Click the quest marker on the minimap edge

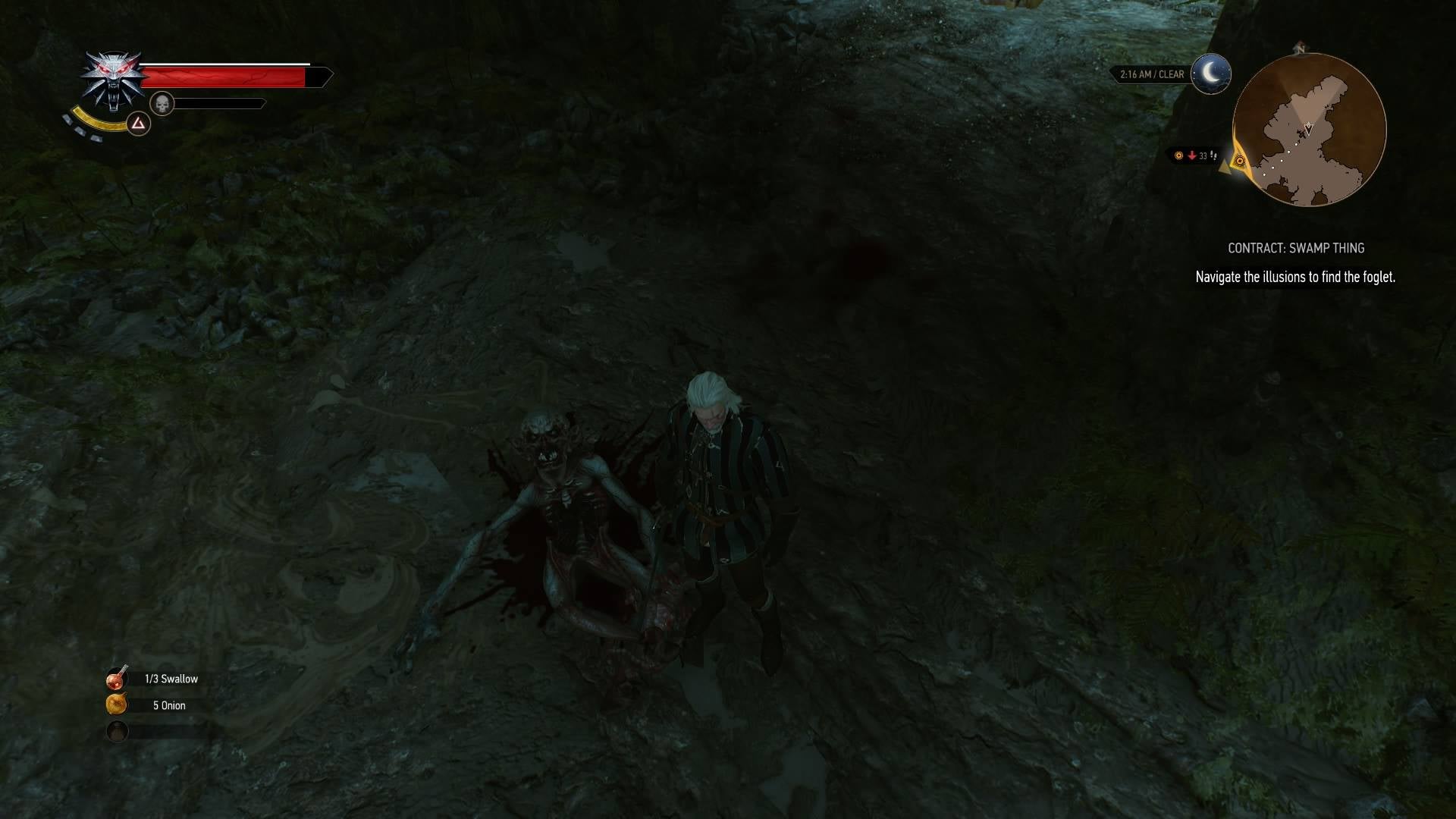(1241, 160)
